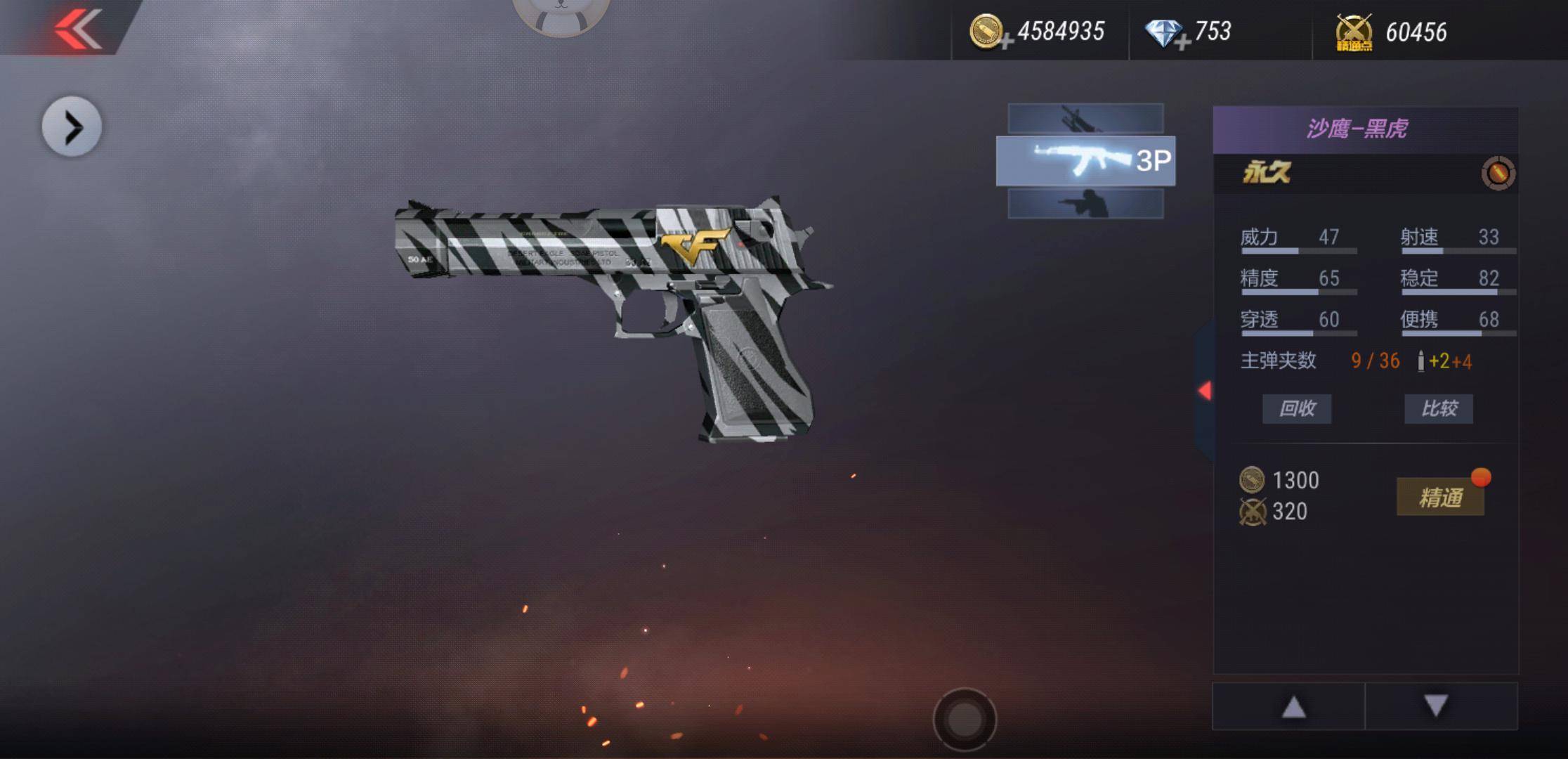Open the 比较 compare button
The height and width of the screenshot is (759, 1568).
tap(1439, 408)
